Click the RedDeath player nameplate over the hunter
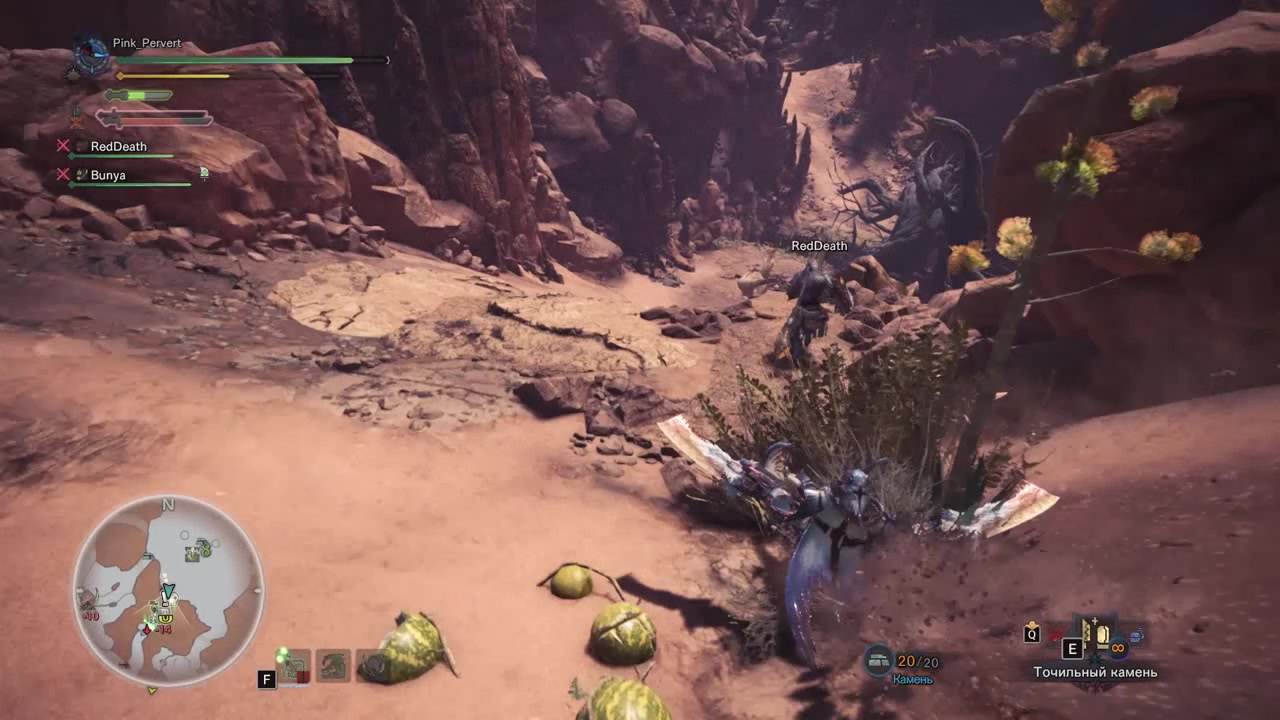Image resolution: width=1280 pixels, height=720 pixels. [x=819, y=245]
